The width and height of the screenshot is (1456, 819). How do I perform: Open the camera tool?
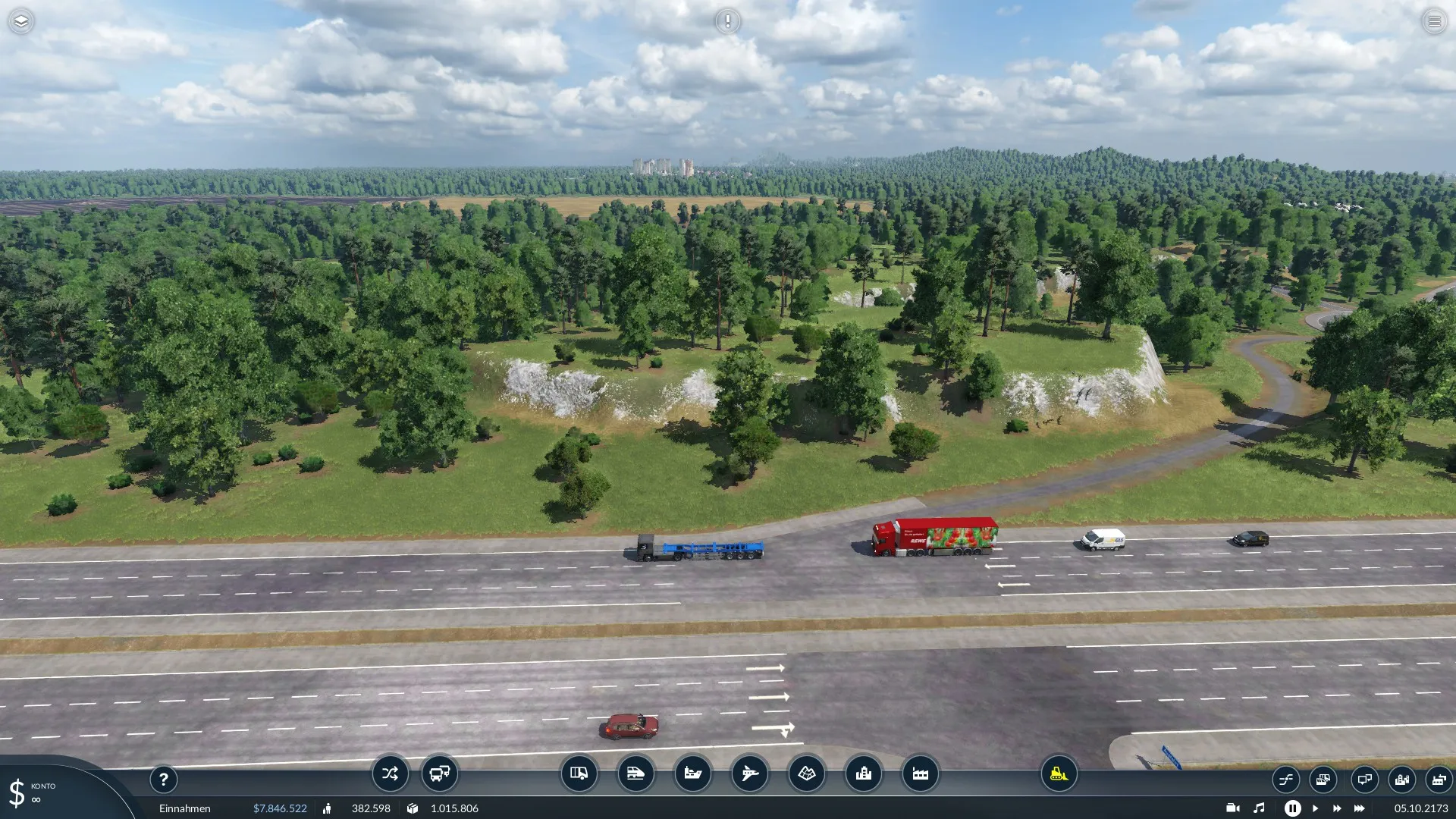point(1233,808)
